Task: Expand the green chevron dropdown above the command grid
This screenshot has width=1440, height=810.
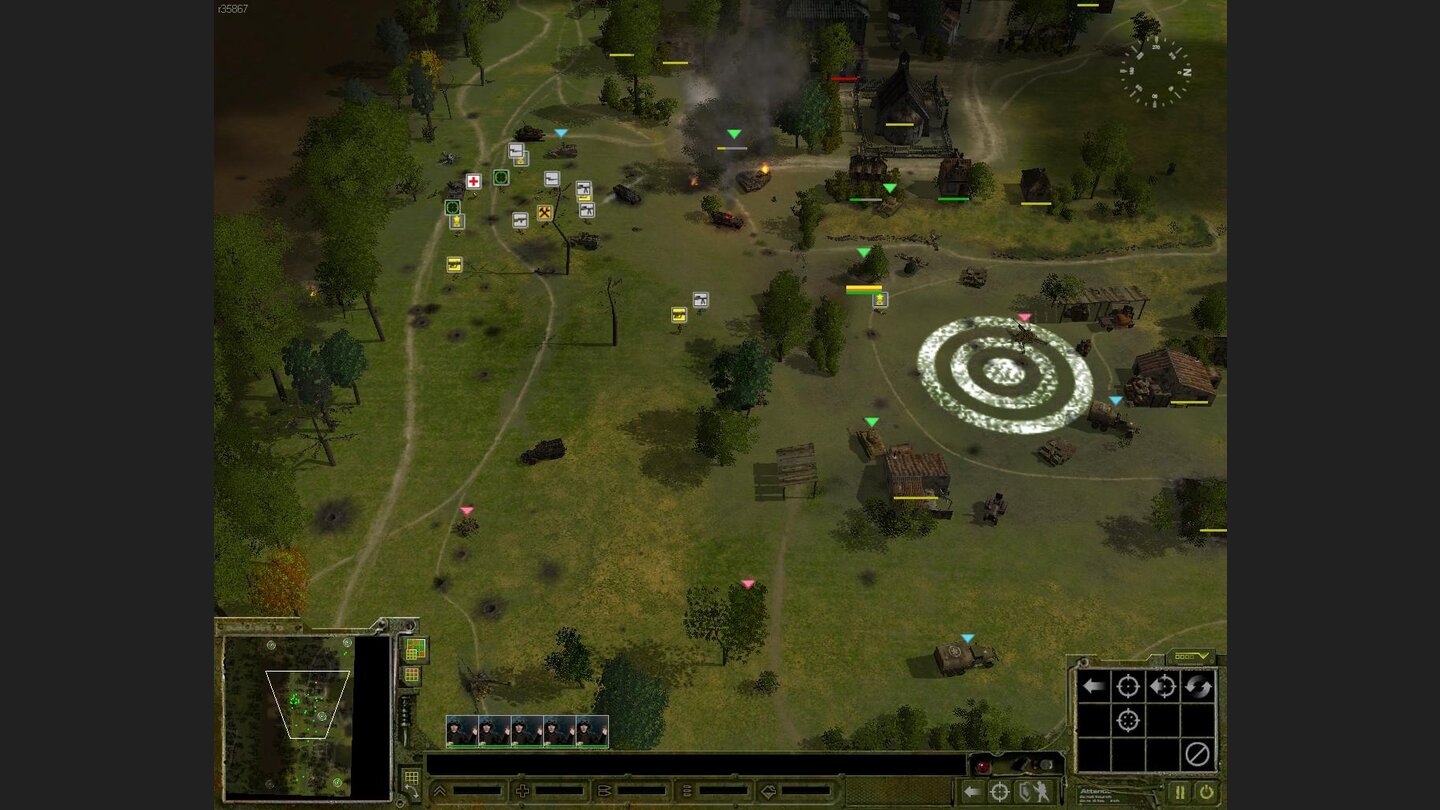Action: coord(1203,656)
